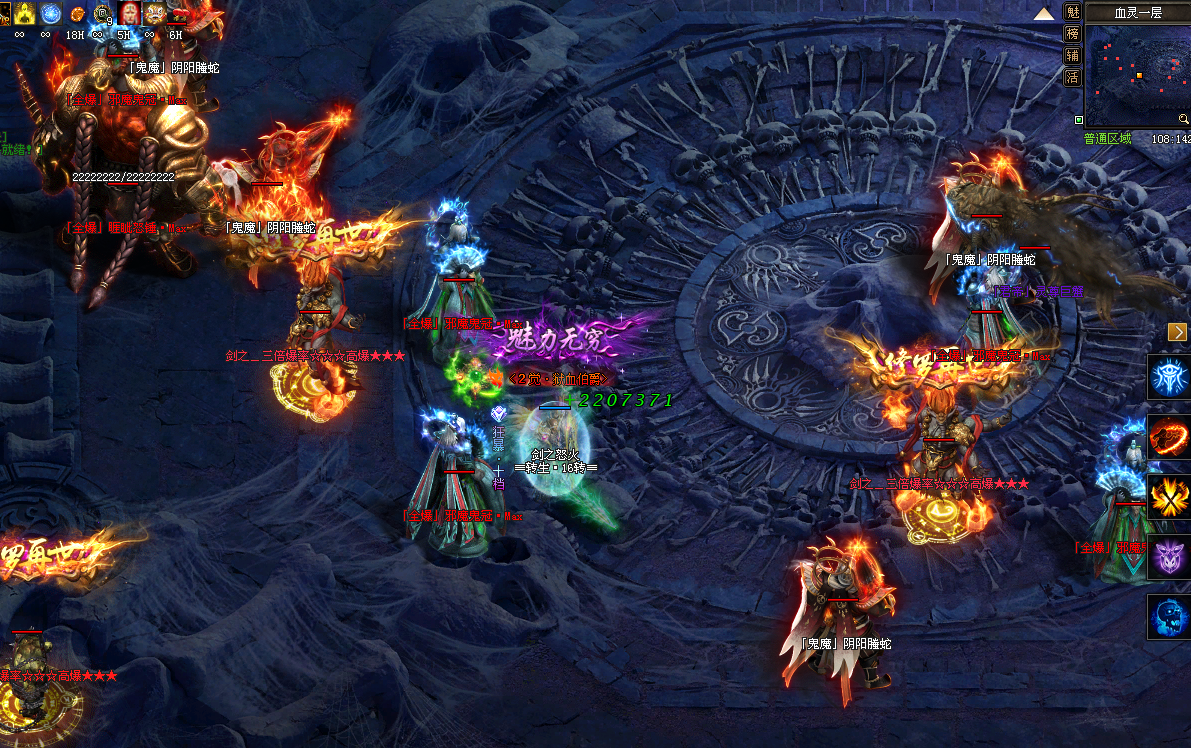Collapse the panel with the white triangle arrow
The image size is (1191, 748).
(x=1044, y=13)
